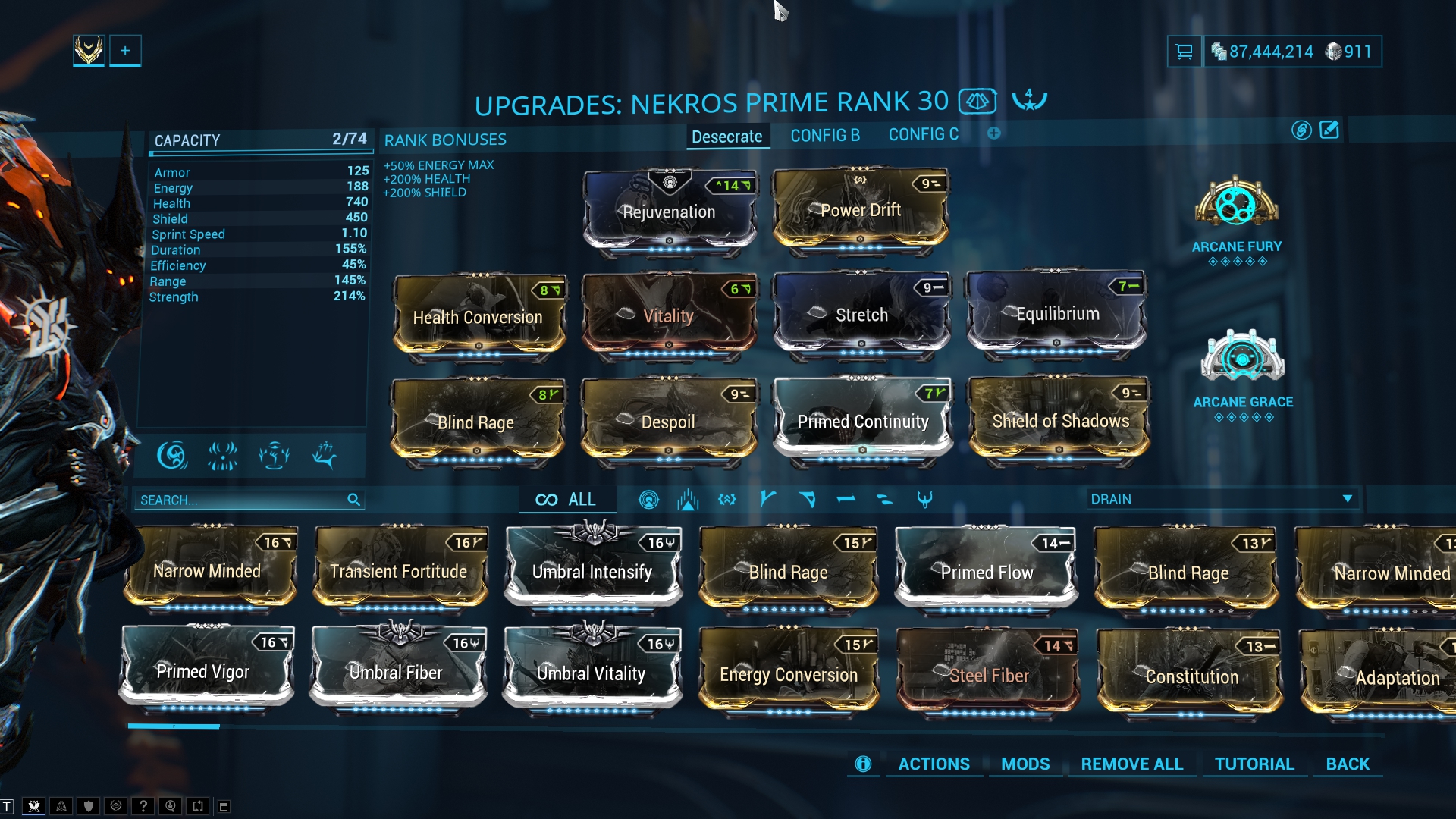Select Umbral Intensify from the mod list
This screenshot has height=819, width=1456.
[592, 571]
